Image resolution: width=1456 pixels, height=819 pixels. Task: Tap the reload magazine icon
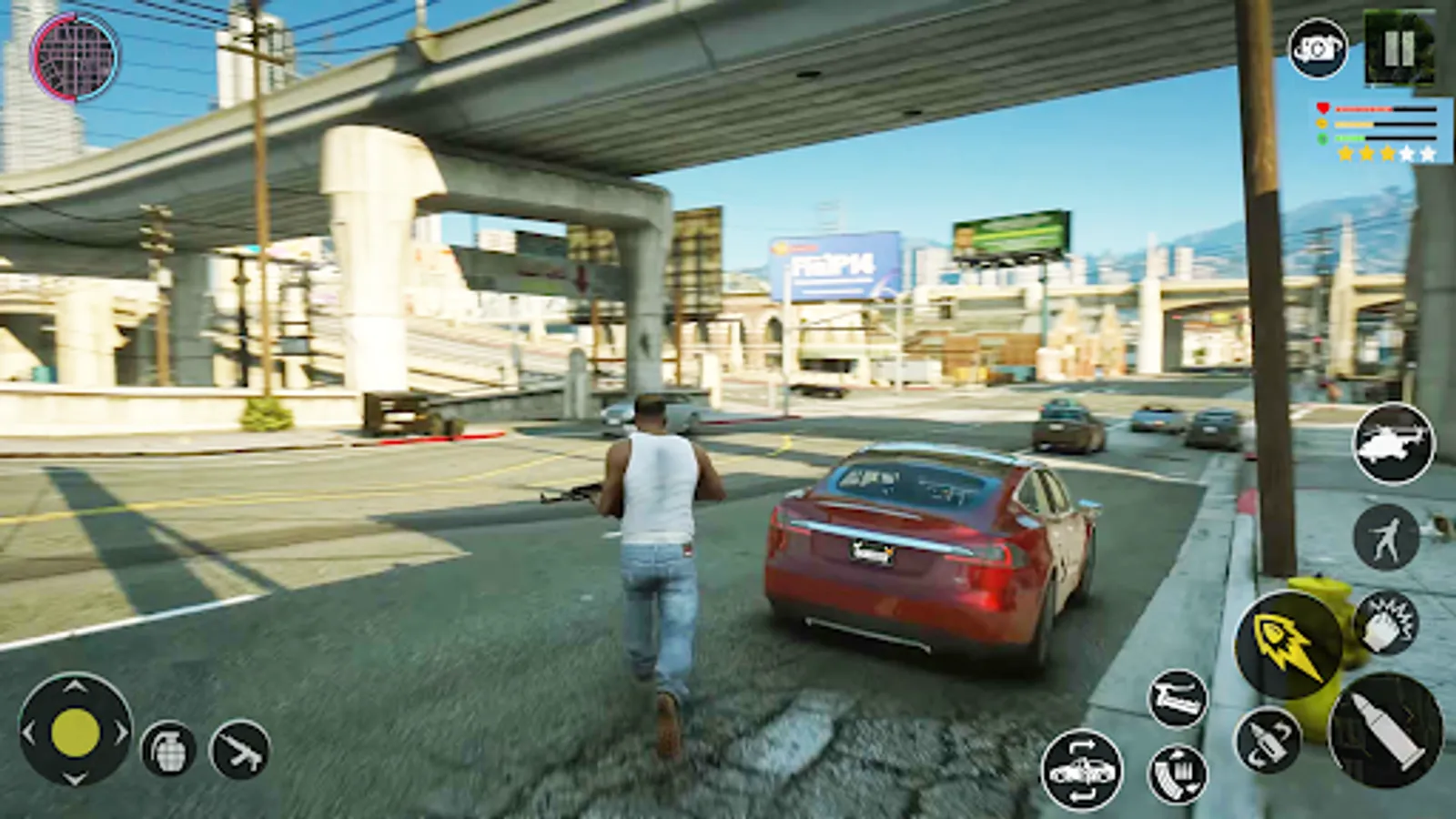tap(1177, 775)
